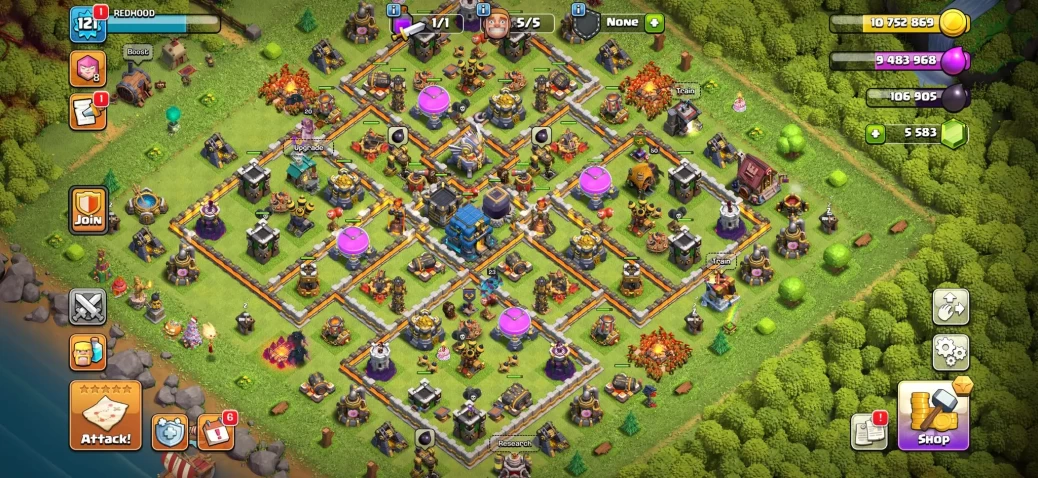Open the pink-haired character icon button
Image resolution: width=1038 pixels, height=478 pixels.
(x=87, y=68)
